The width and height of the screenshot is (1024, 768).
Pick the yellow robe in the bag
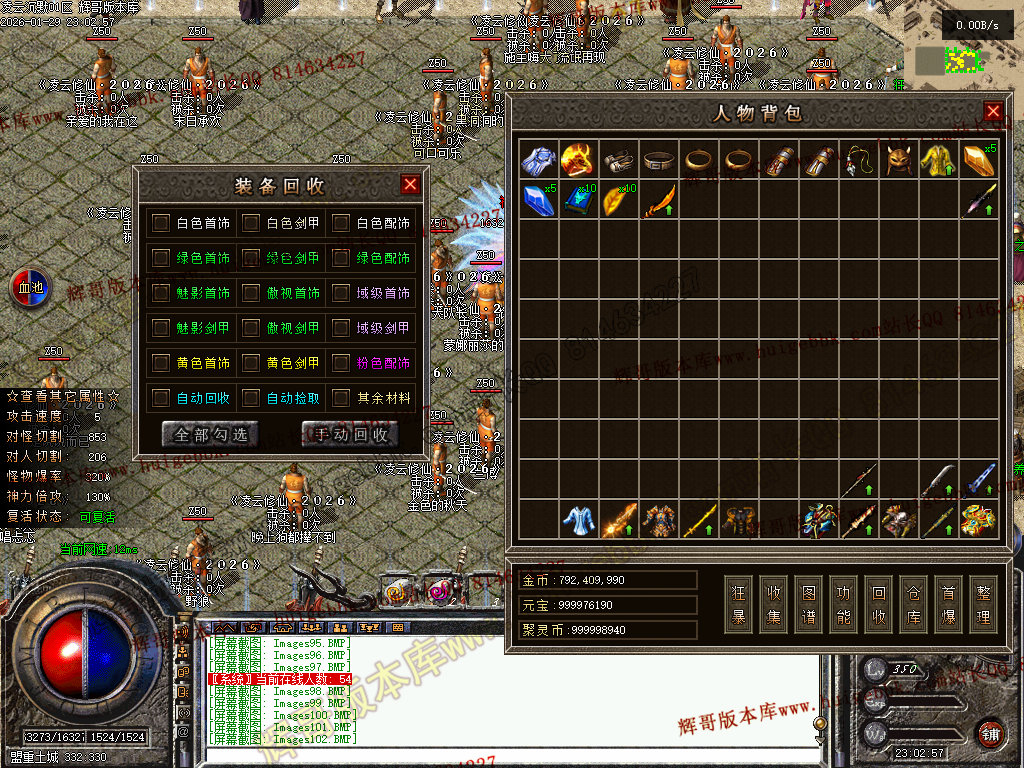tap(938, 160)
